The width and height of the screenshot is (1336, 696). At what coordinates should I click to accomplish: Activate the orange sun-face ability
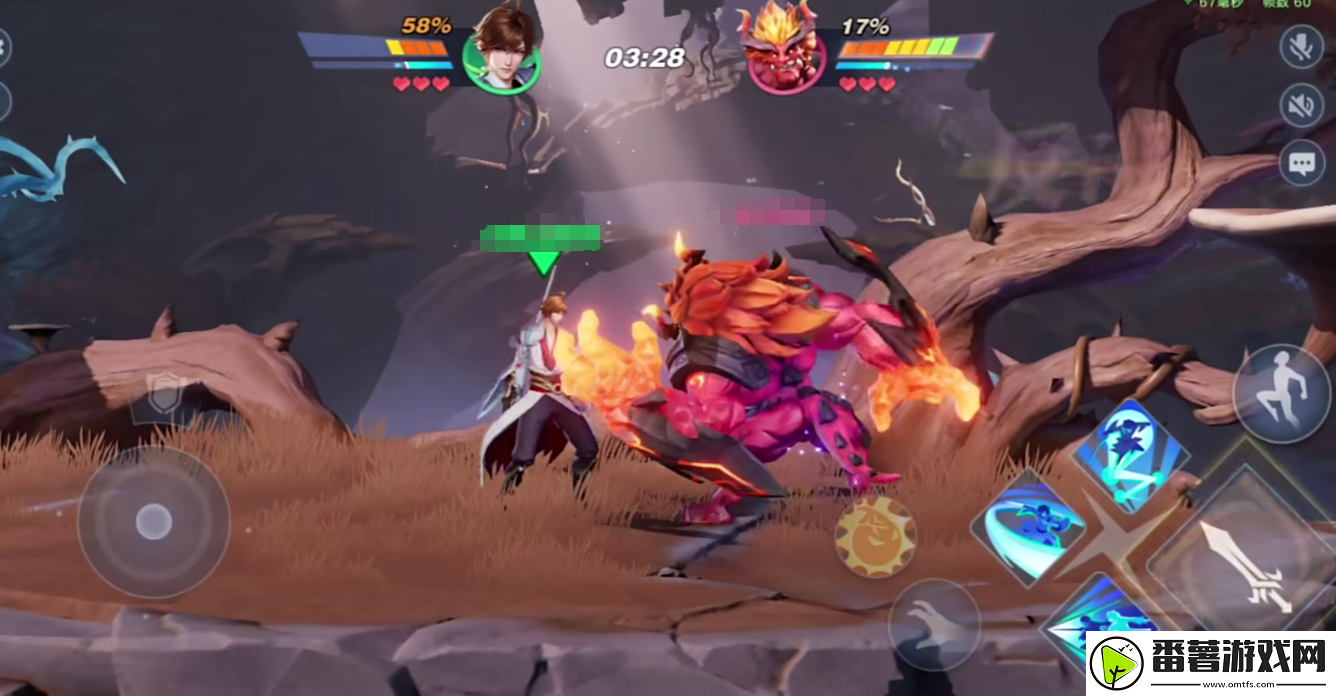[x=875, y=537]
